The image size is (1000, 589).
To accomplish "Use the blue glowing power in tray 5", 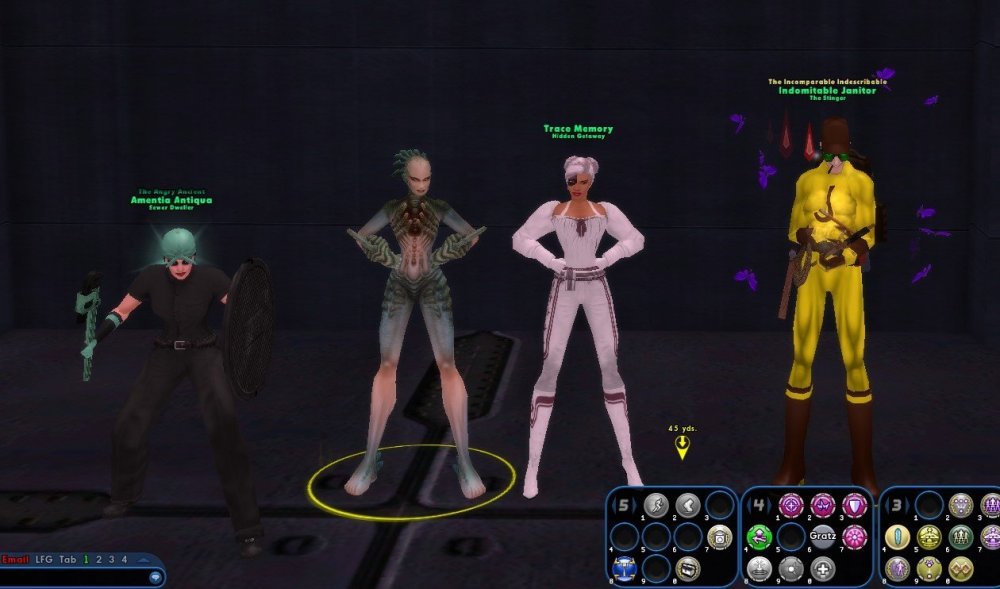I will point(623,568).
